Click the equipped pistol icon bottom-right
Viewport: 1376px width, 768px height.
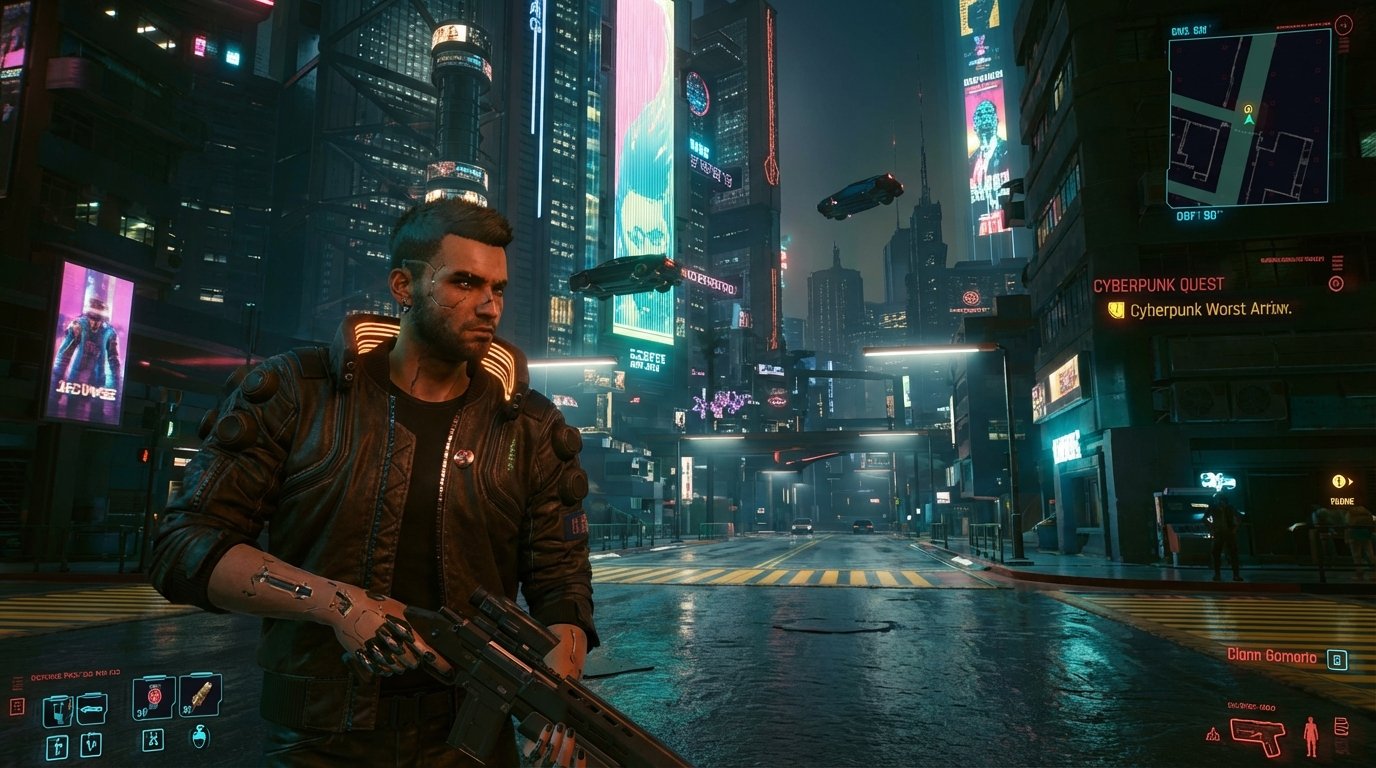point(1258,737)
